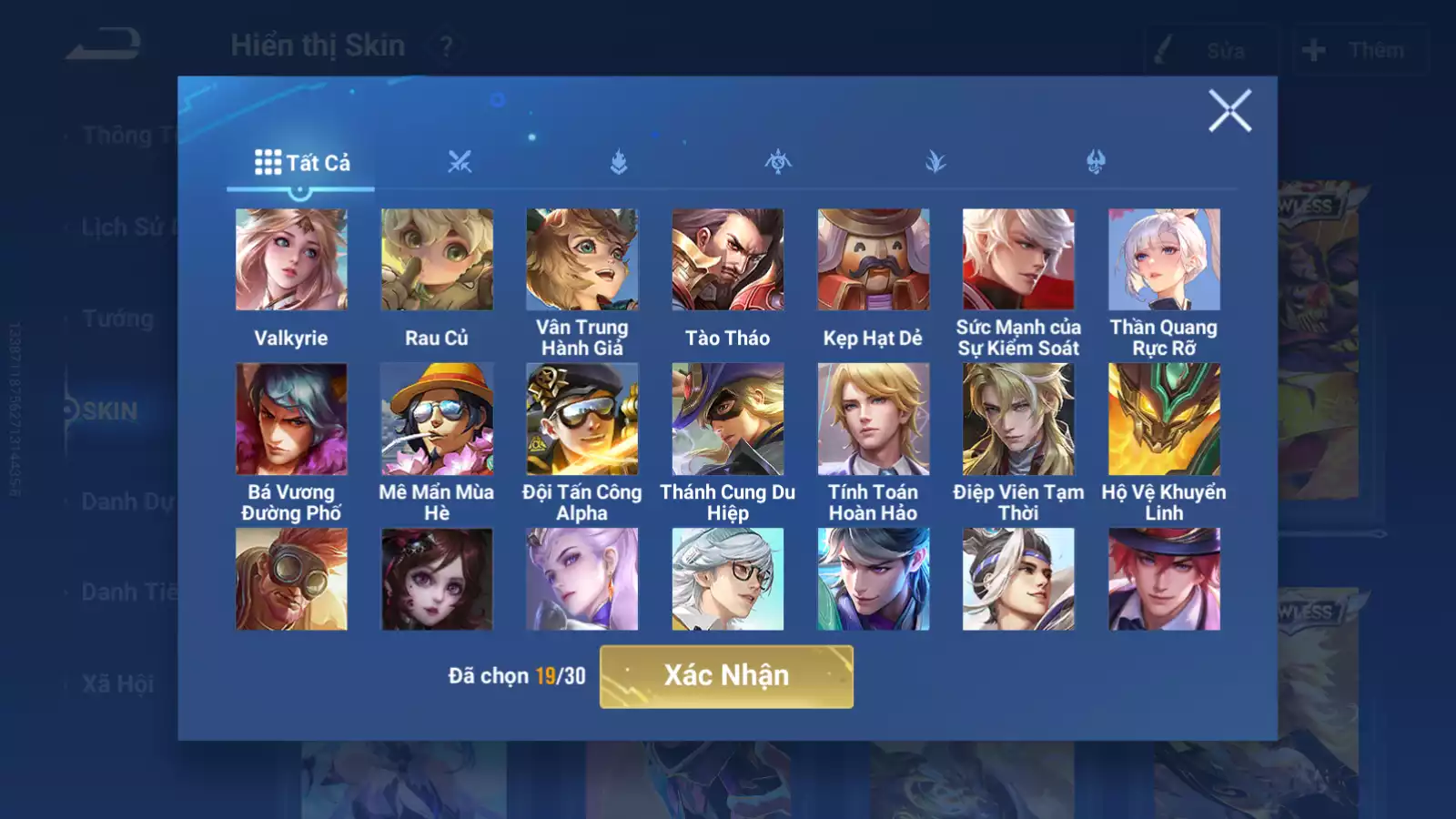The width and height of the screenshot is (1456, 819).
Task: Choose the Mê Mẩn Mùa Hè skin
Action: click(437, 420)
